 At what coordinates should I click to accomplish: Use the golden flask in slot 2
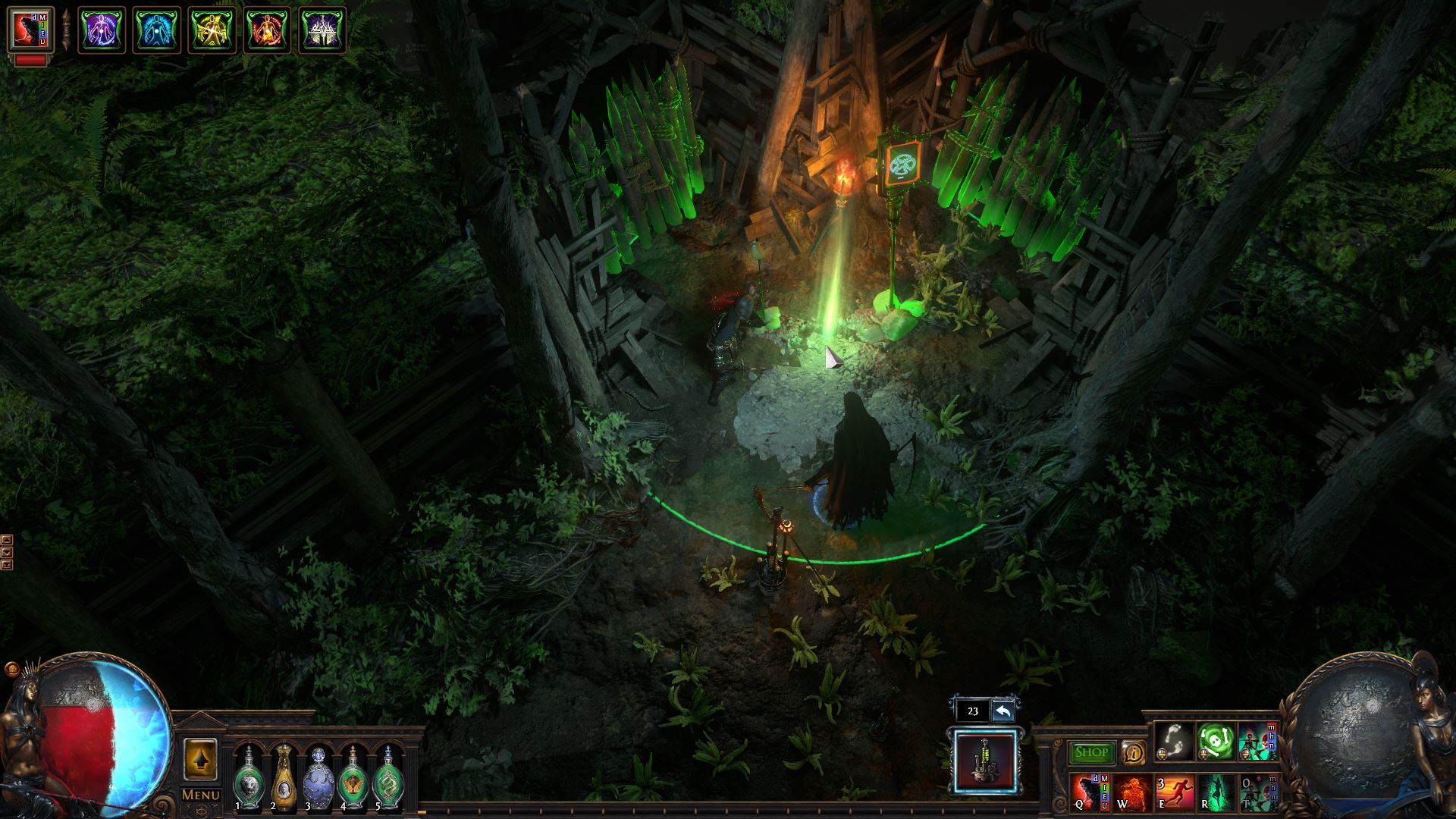(x=283, y=780)
